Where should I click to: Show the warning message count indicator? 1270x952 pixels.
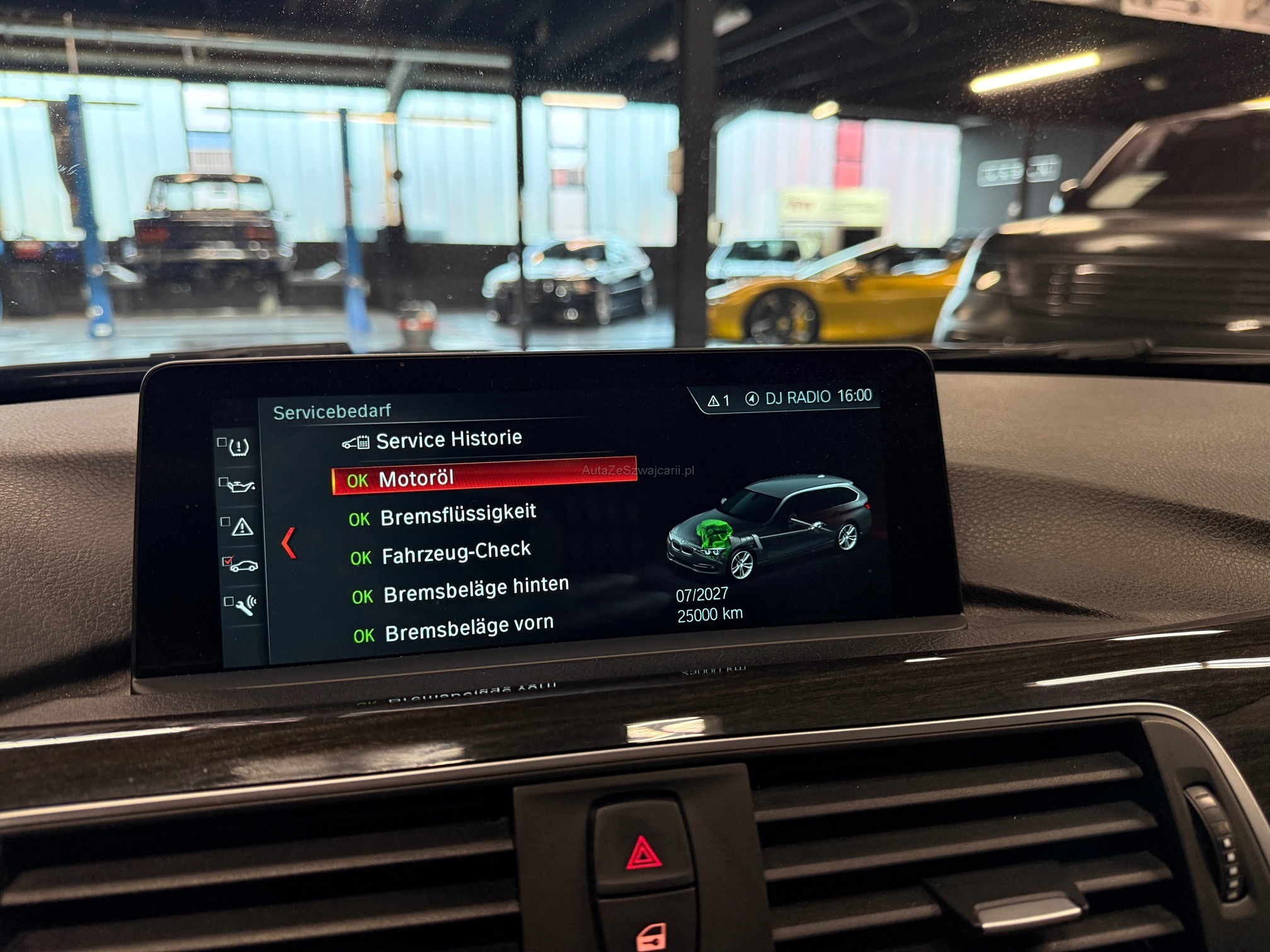pos(719,400)
